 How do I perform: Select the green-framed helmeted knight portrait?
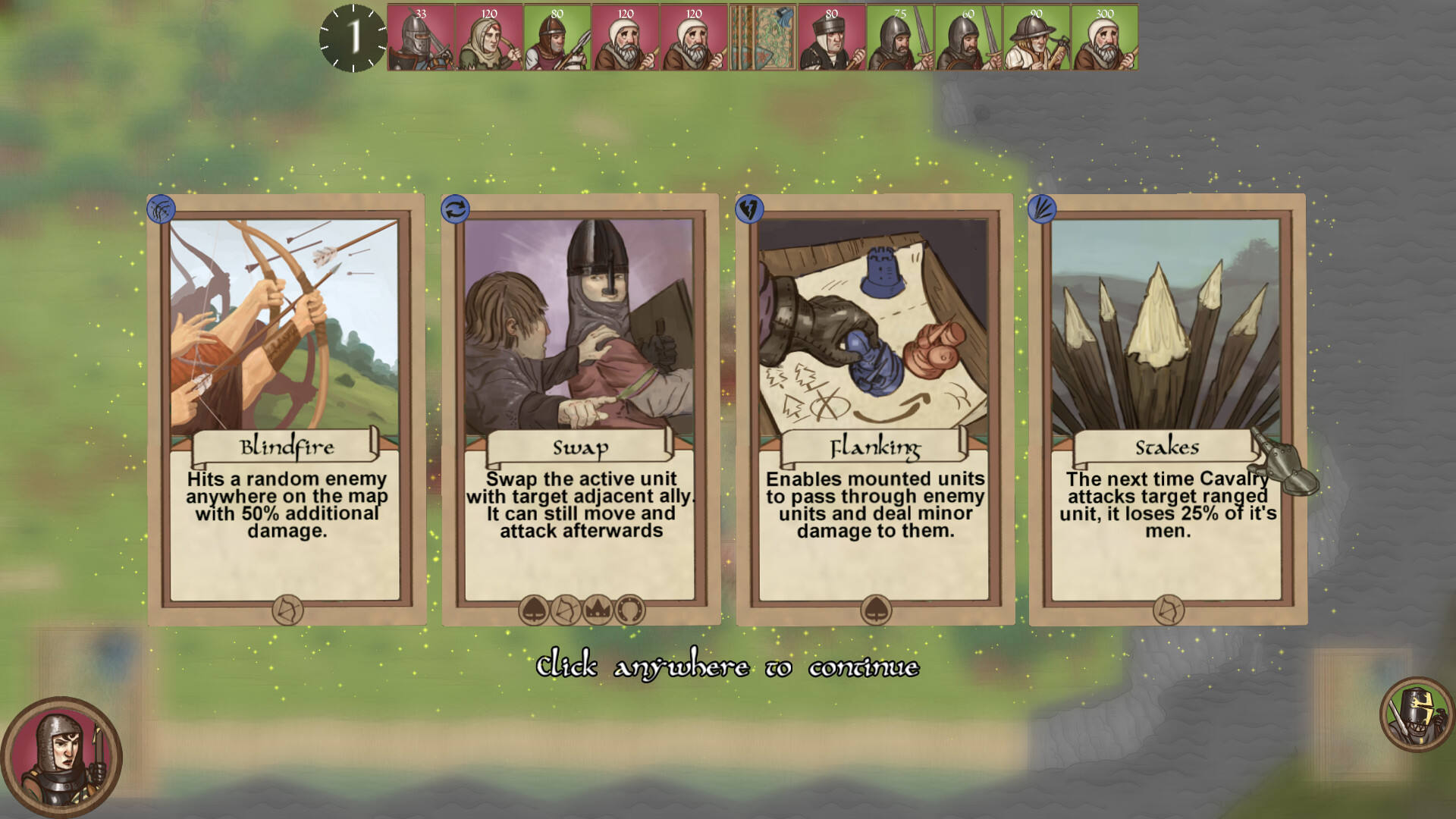coord(1416,715)
